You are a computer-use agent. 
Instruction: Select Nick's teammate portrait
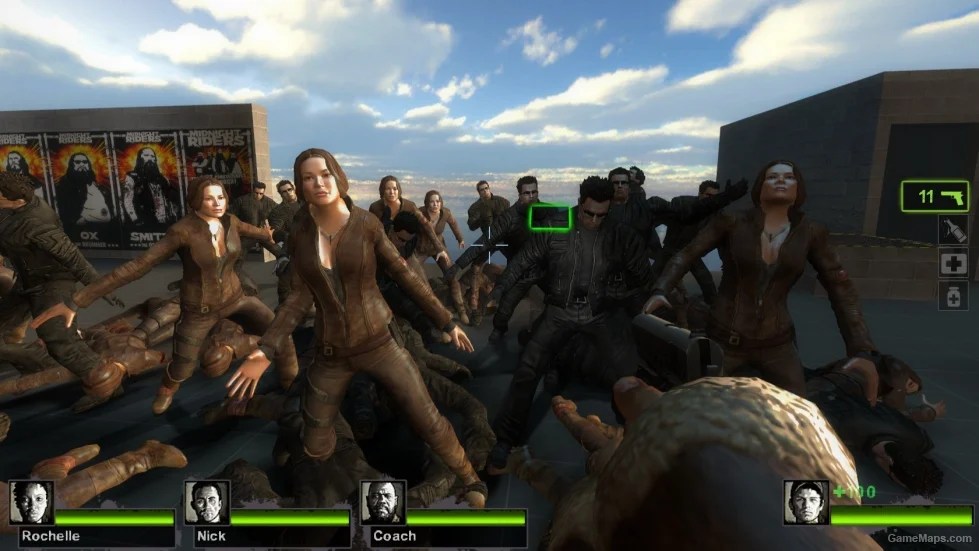coord(206,503)
